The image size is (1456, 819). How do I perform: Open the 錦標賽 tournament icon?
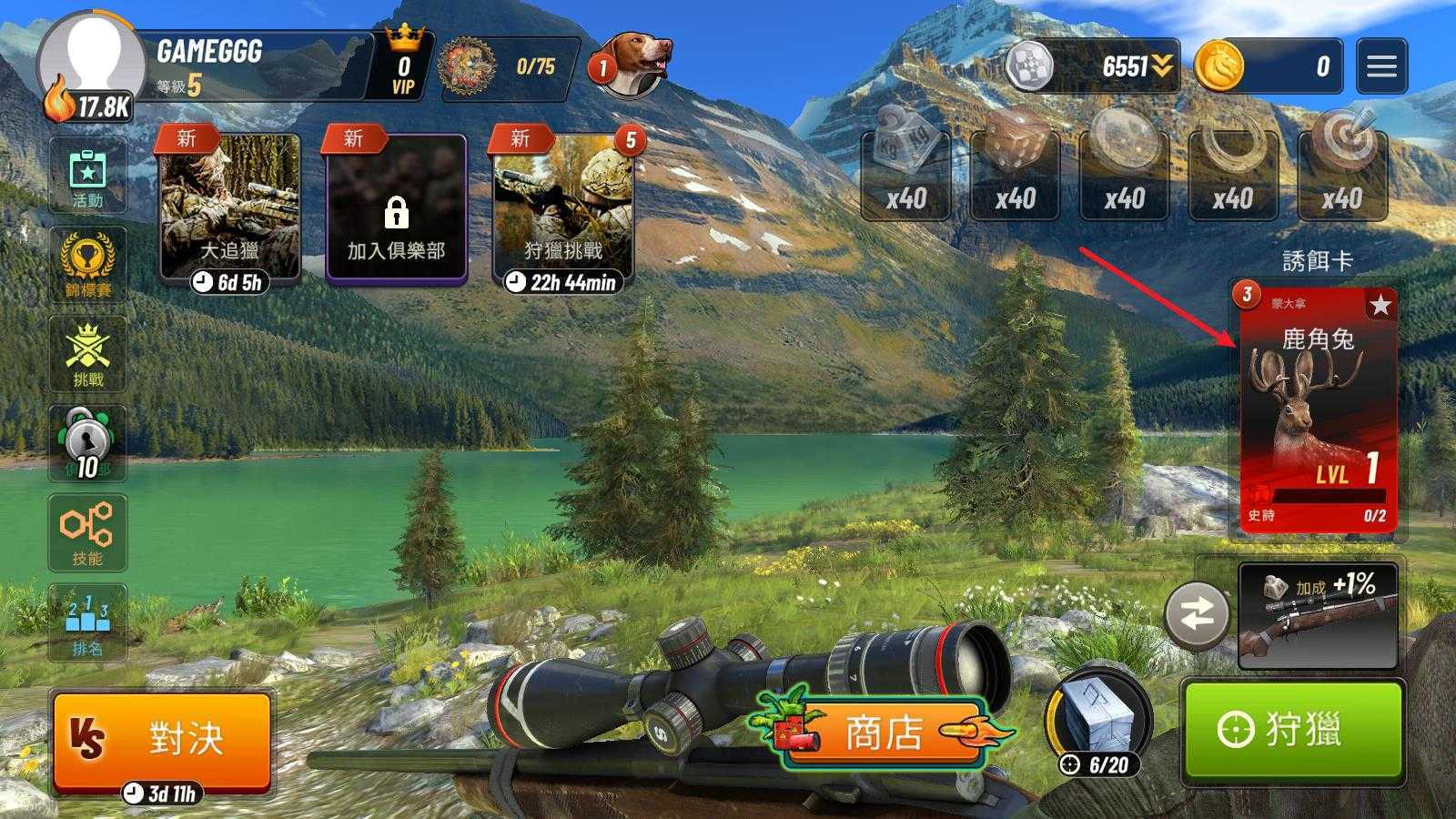(87, 265)
